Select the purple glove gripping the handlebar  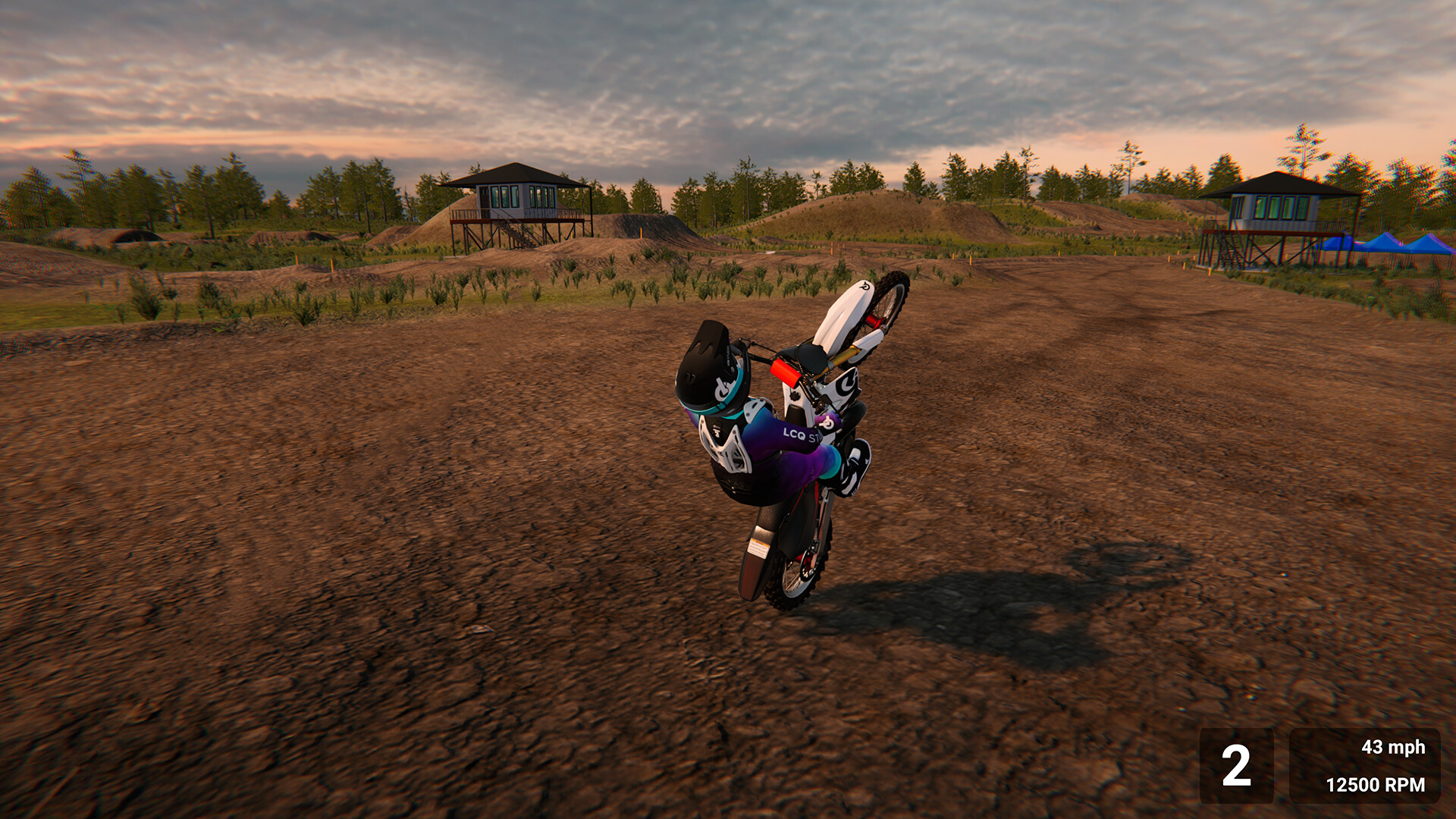click(827, 421)
